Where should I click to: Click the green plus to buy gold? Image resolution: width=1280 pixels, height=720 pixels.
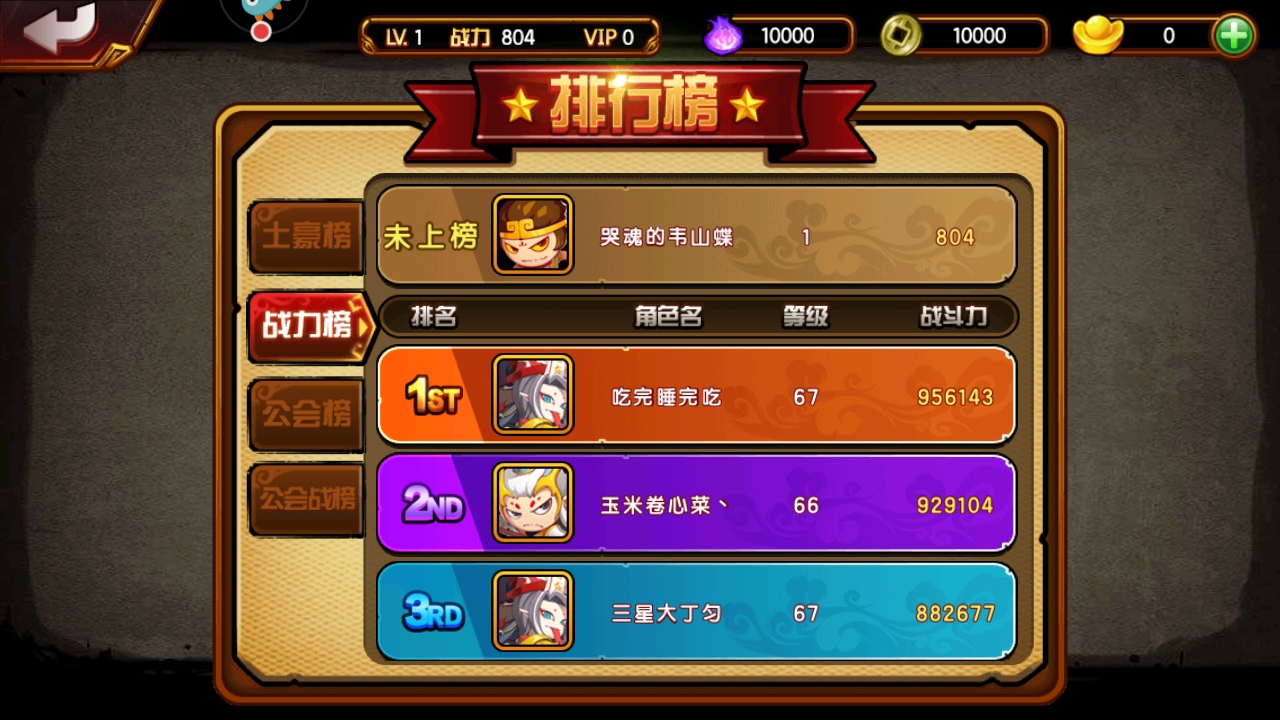click(1233, 35)
